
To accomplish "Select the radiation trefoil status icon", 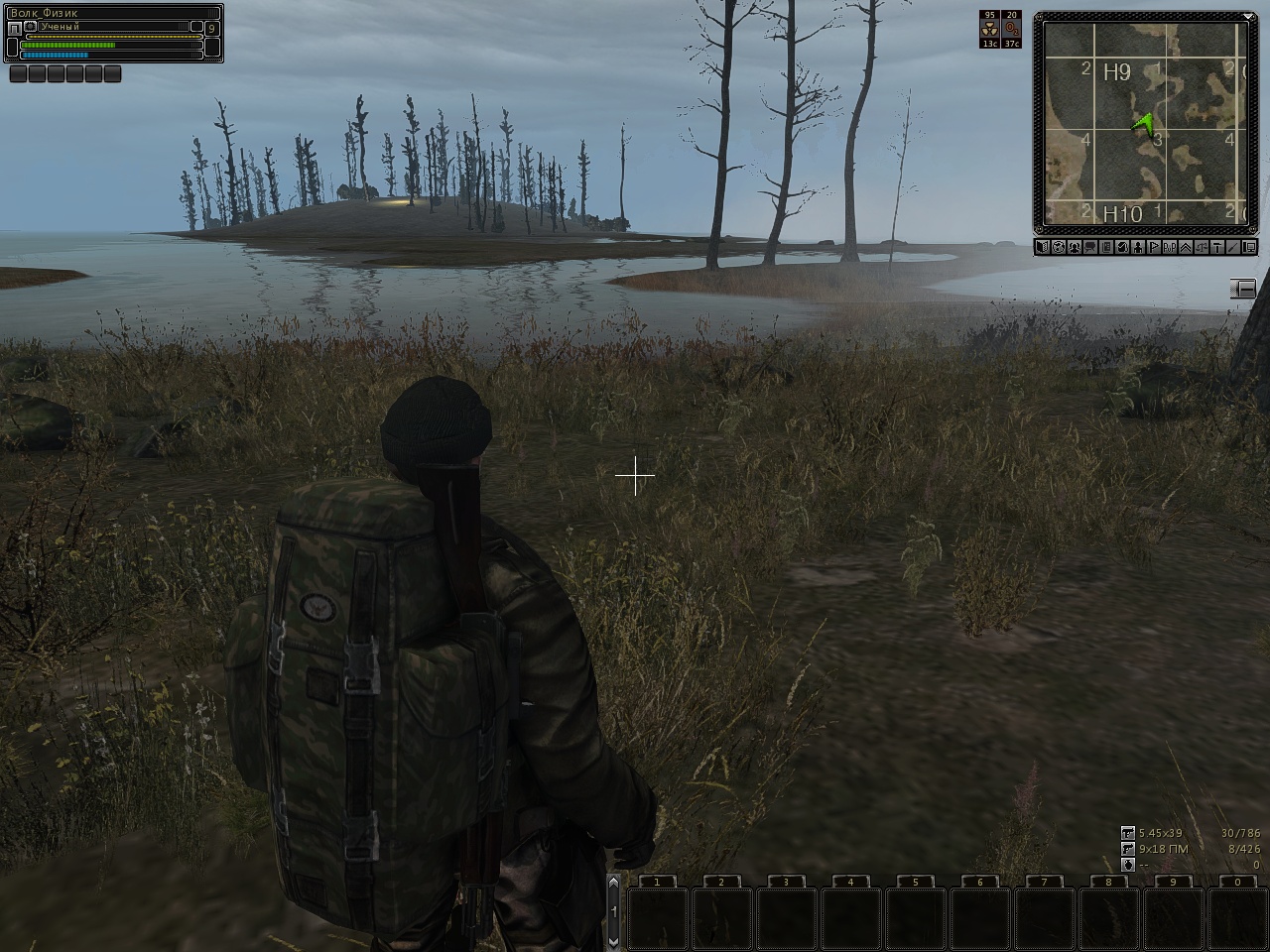I will point(989,30).
